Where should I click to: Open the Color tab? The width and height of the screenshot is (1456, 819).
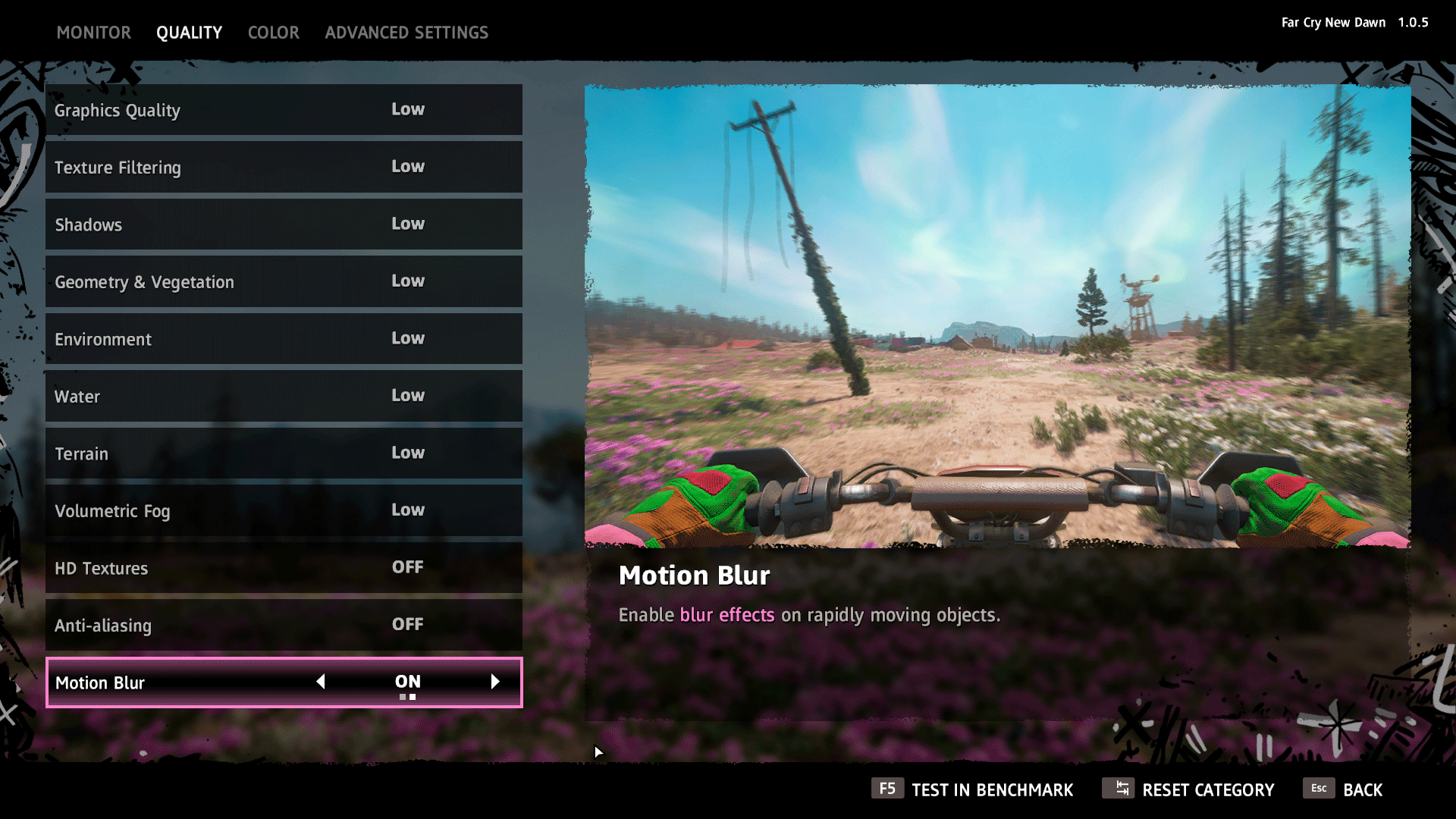click(x=273, y=33)
